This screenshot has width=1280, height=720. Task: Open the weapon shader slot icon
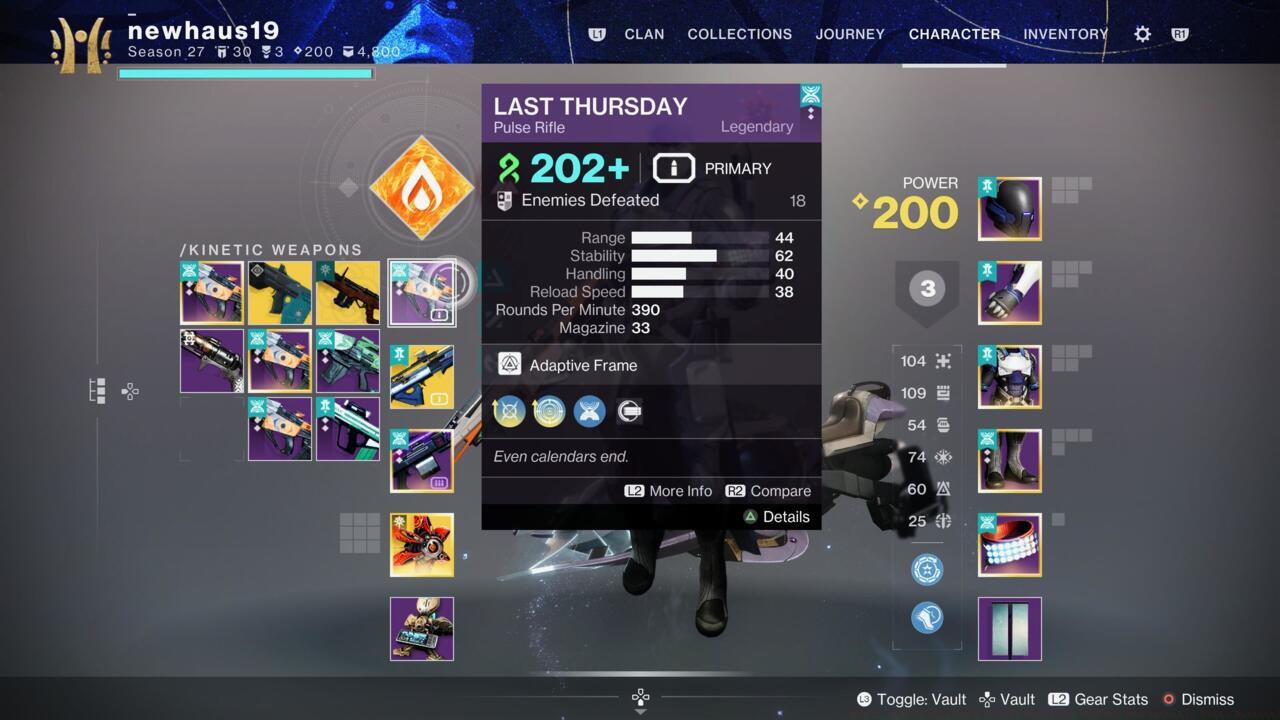(x=629, y=411)
